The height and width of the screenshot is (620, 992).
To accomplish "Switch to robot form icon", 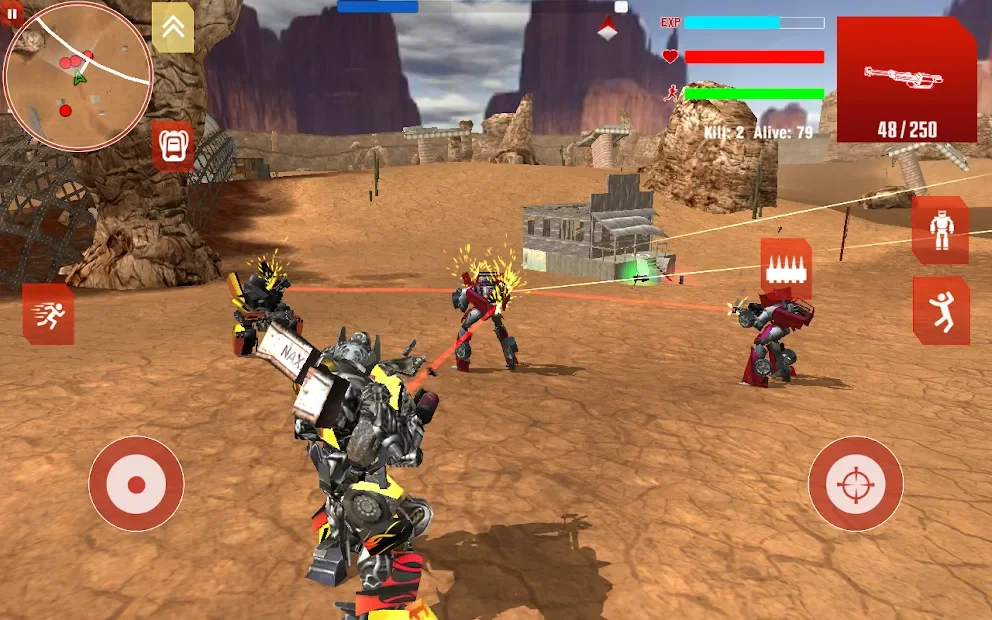I will [x=940, y=231].
